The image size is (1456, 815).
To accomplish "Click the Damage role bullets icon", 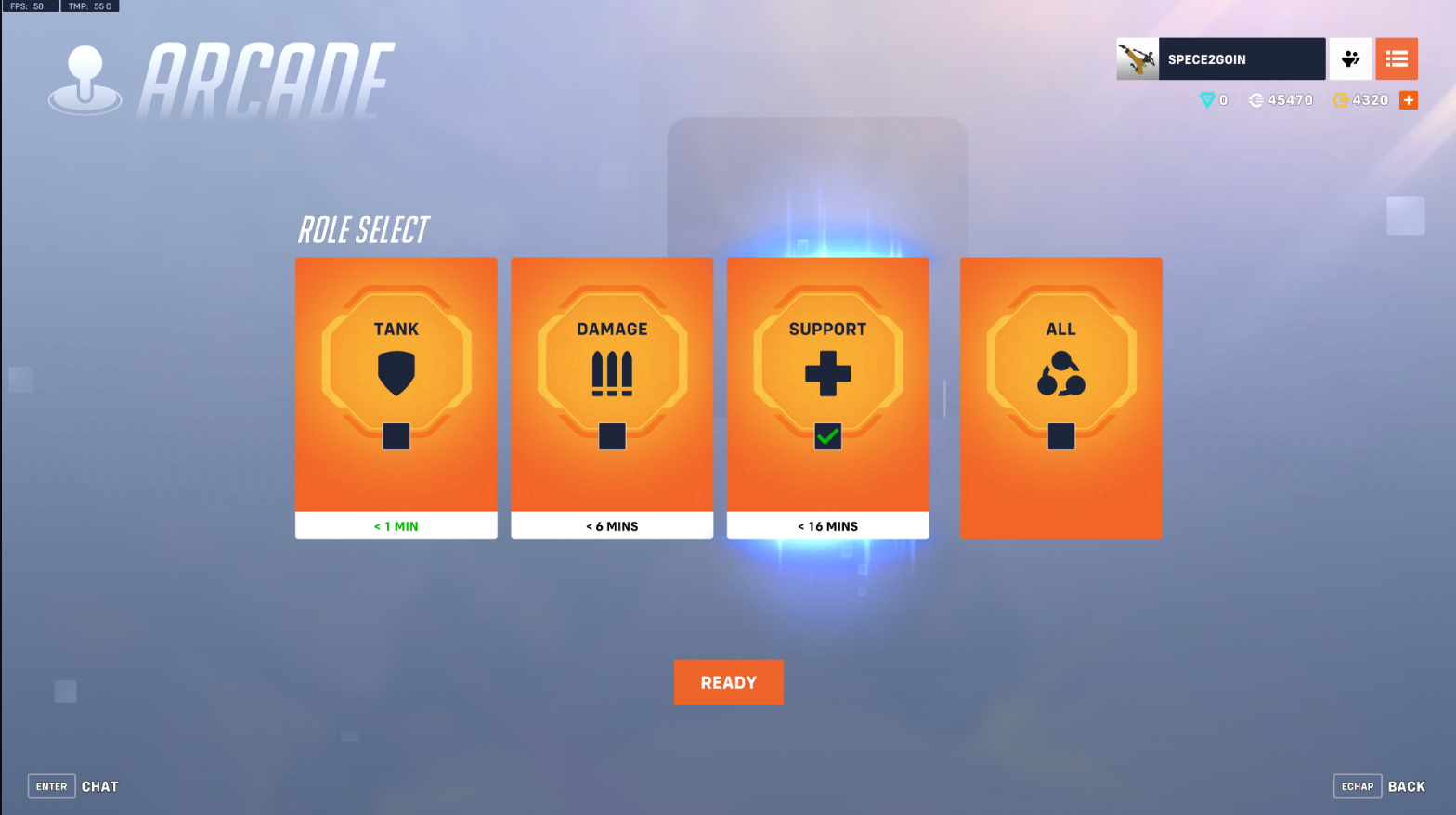I will pyautogui.click(x=612, y=371).
